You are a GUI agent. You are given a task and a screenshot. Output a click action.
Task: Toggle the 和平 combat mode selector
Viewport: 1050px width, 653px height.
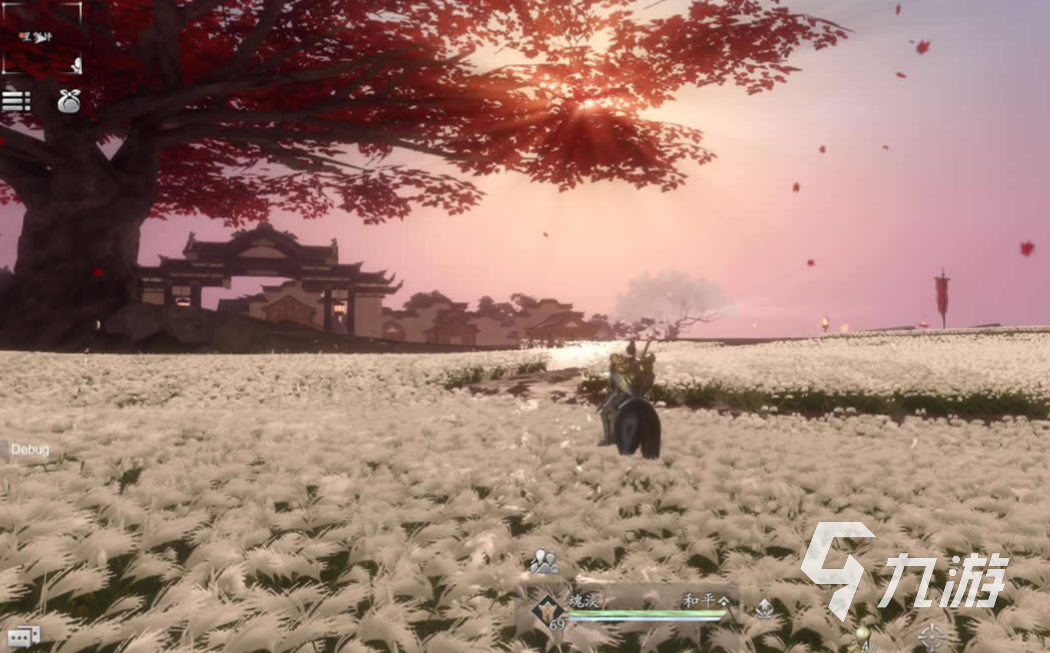(x=705, y=600)
